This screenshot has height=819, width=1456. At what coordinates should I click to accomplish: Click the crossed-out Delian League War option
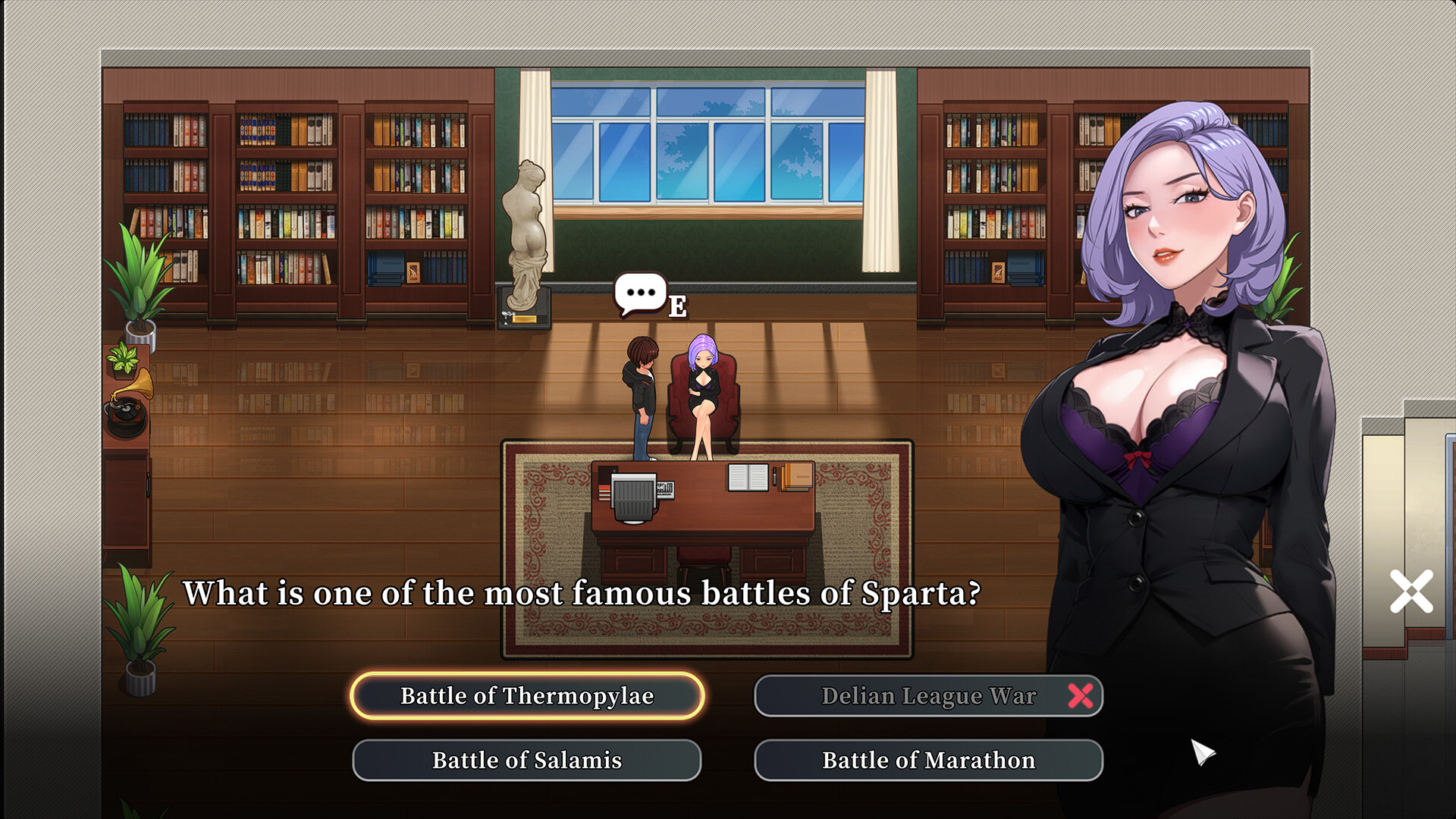pyautogui.click(x=929, y=695)
